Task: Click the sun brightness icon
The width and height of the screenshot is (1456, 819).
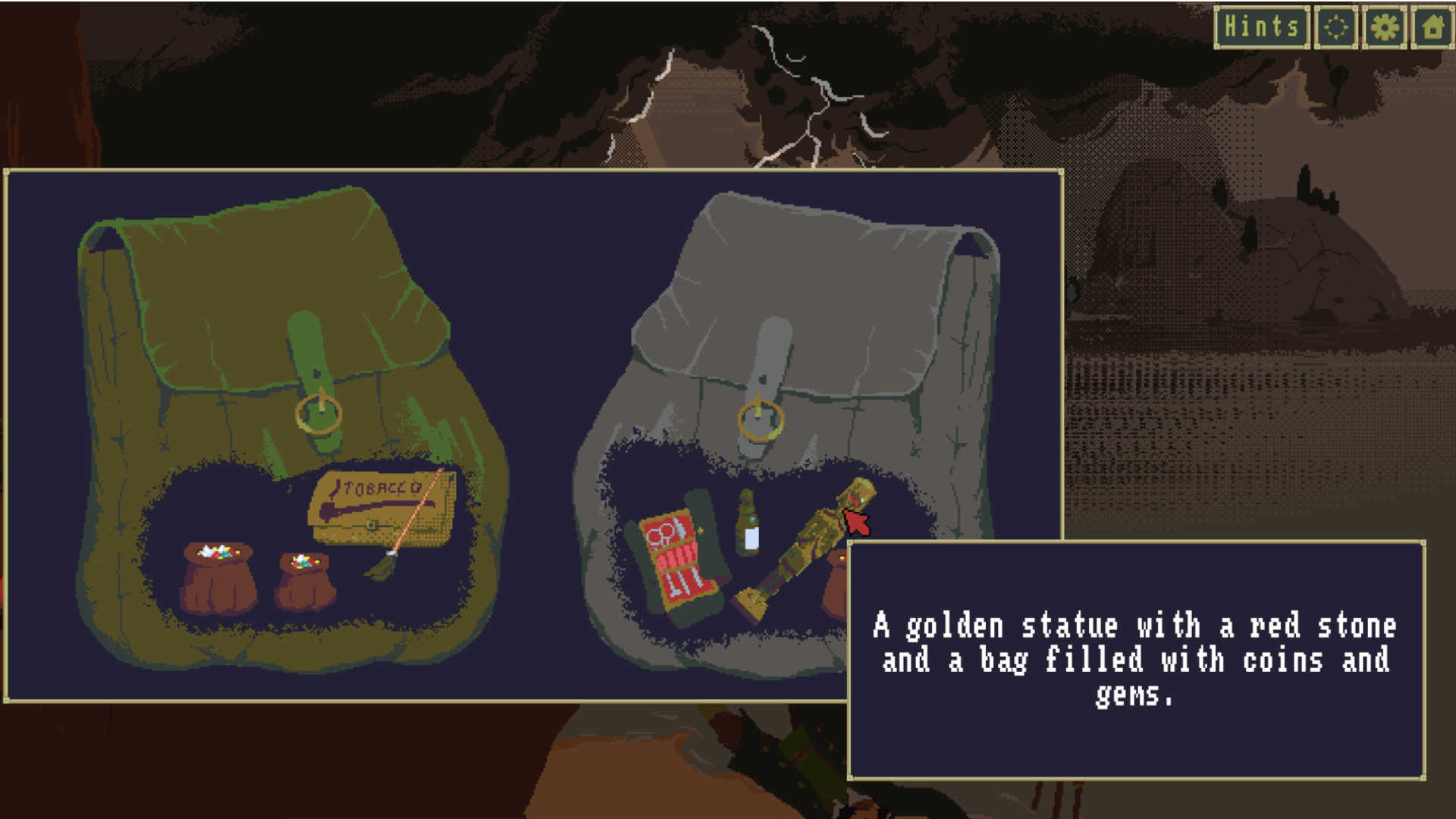Action: point(1336,27)
